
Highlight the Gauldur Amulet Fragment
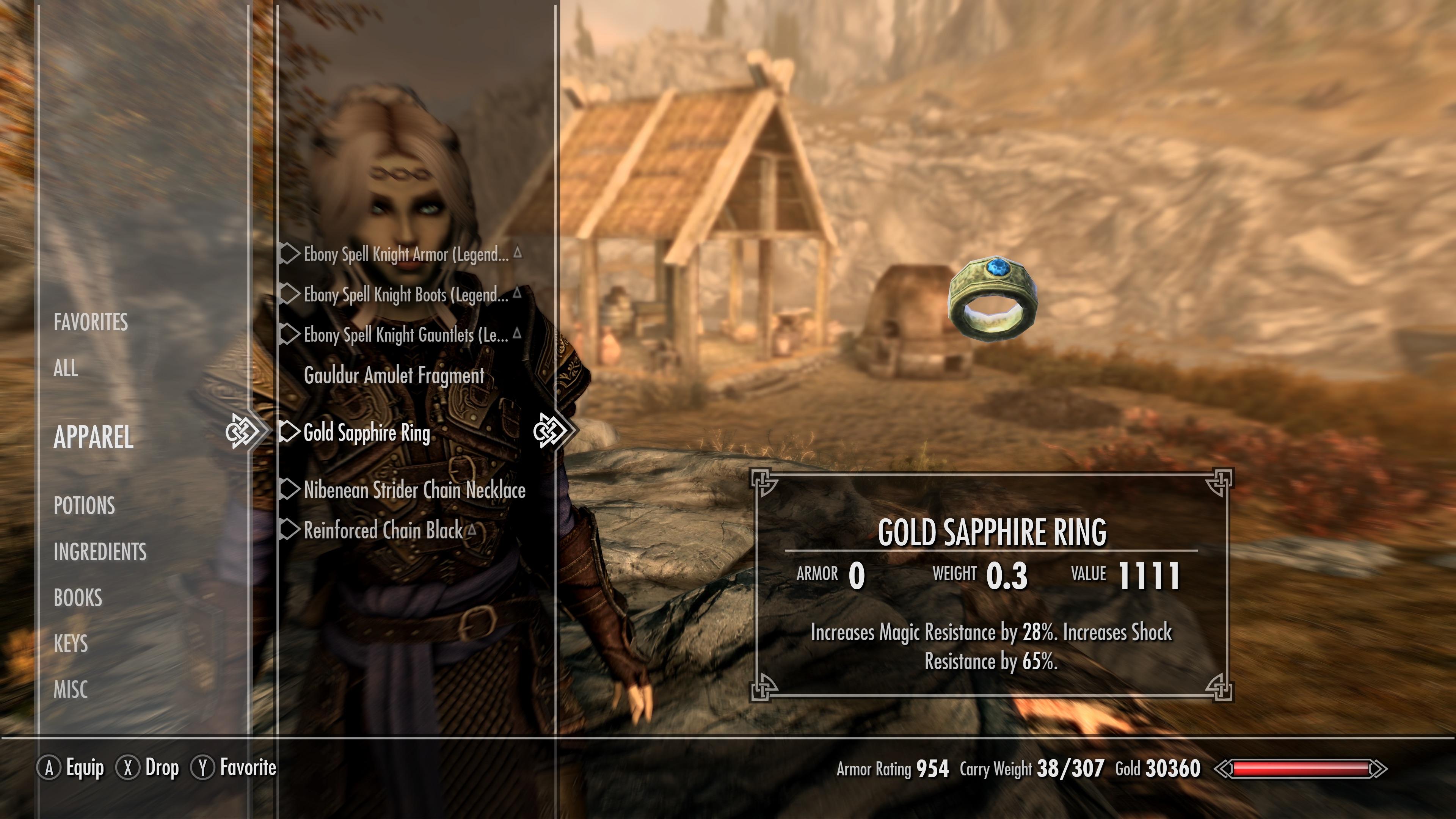click(x=394, y=376)
